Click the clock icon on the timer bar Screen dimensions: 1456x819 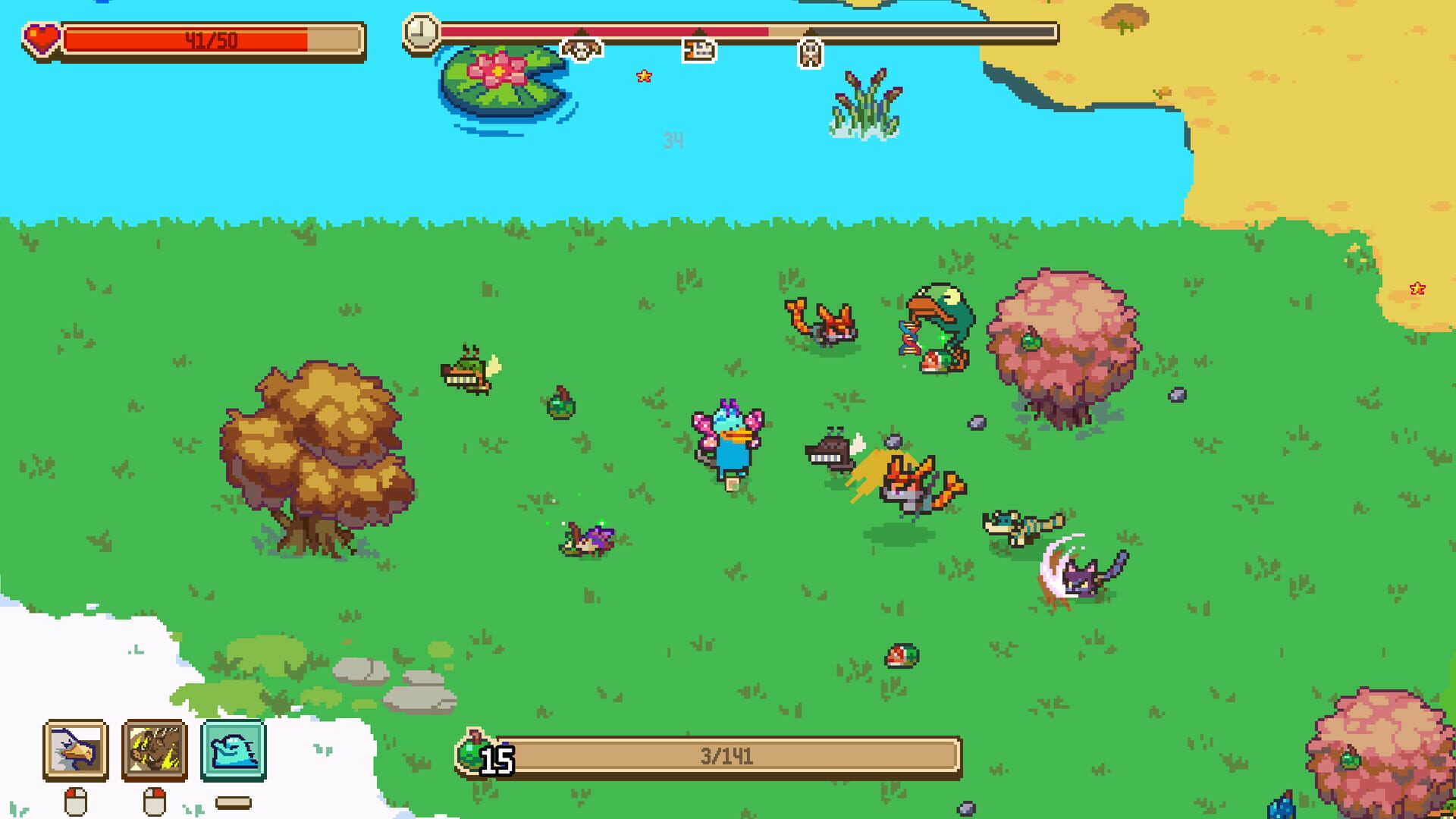[419, 33]
